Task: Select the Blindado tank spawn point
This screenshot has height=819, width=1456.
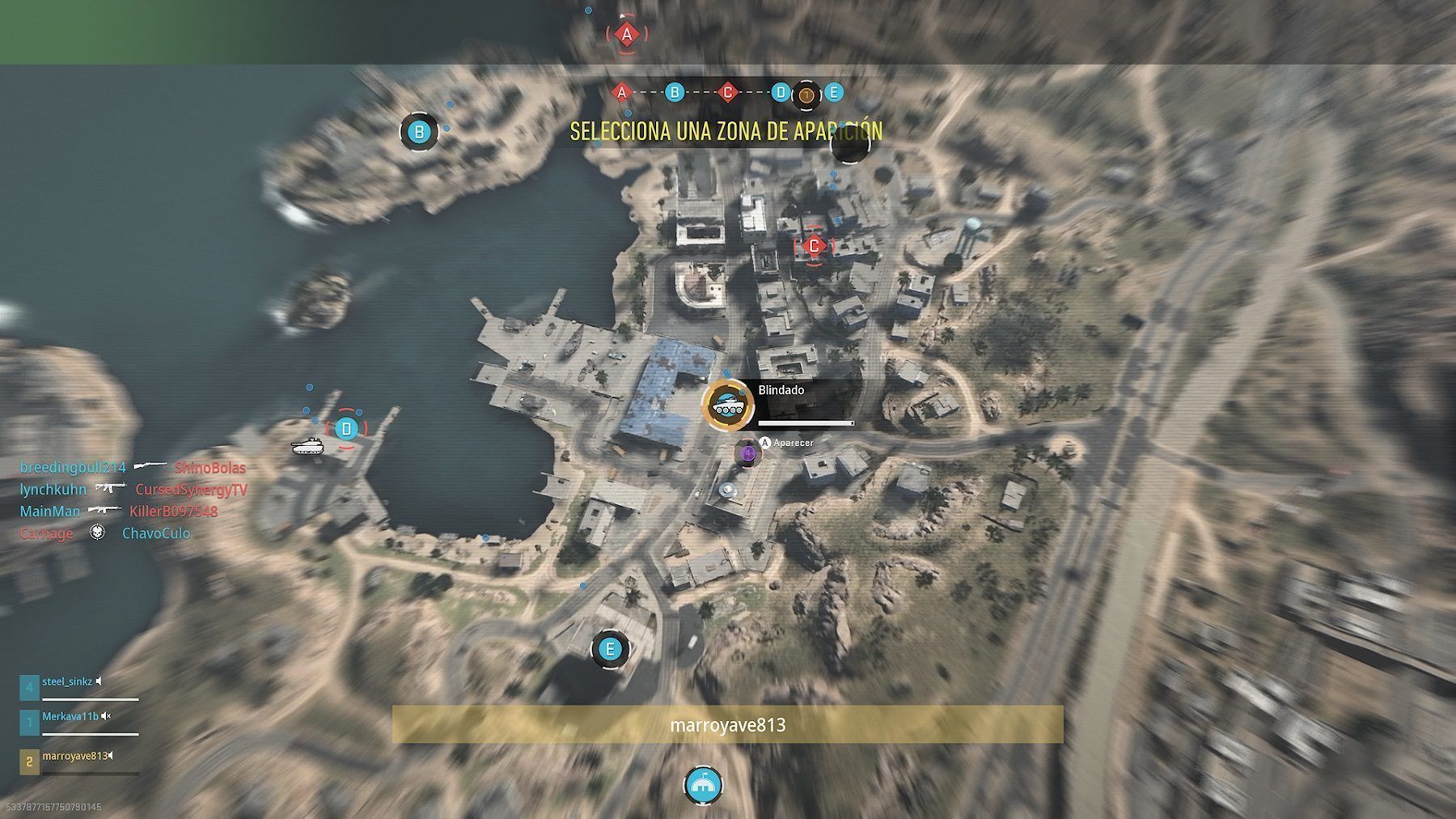Action: pyautogui.click(x=729, y=404)
